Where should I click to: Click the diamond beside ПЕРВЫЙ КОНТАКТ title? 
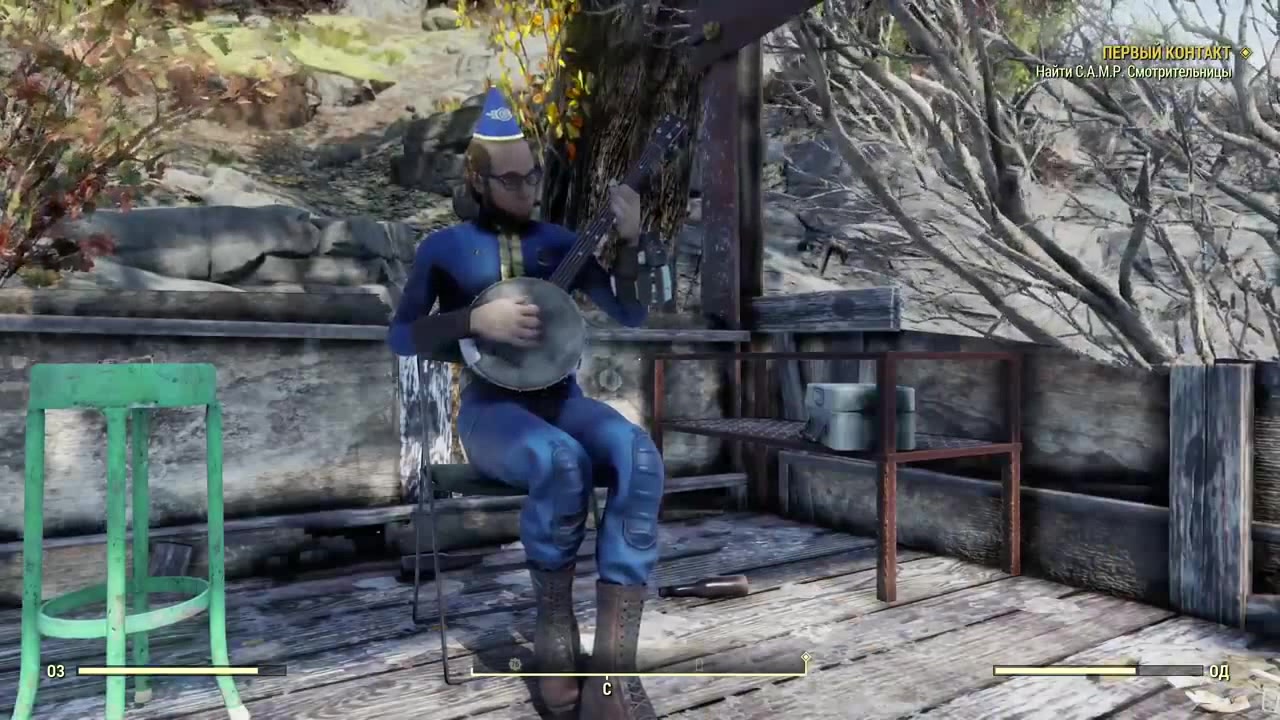1248,52
